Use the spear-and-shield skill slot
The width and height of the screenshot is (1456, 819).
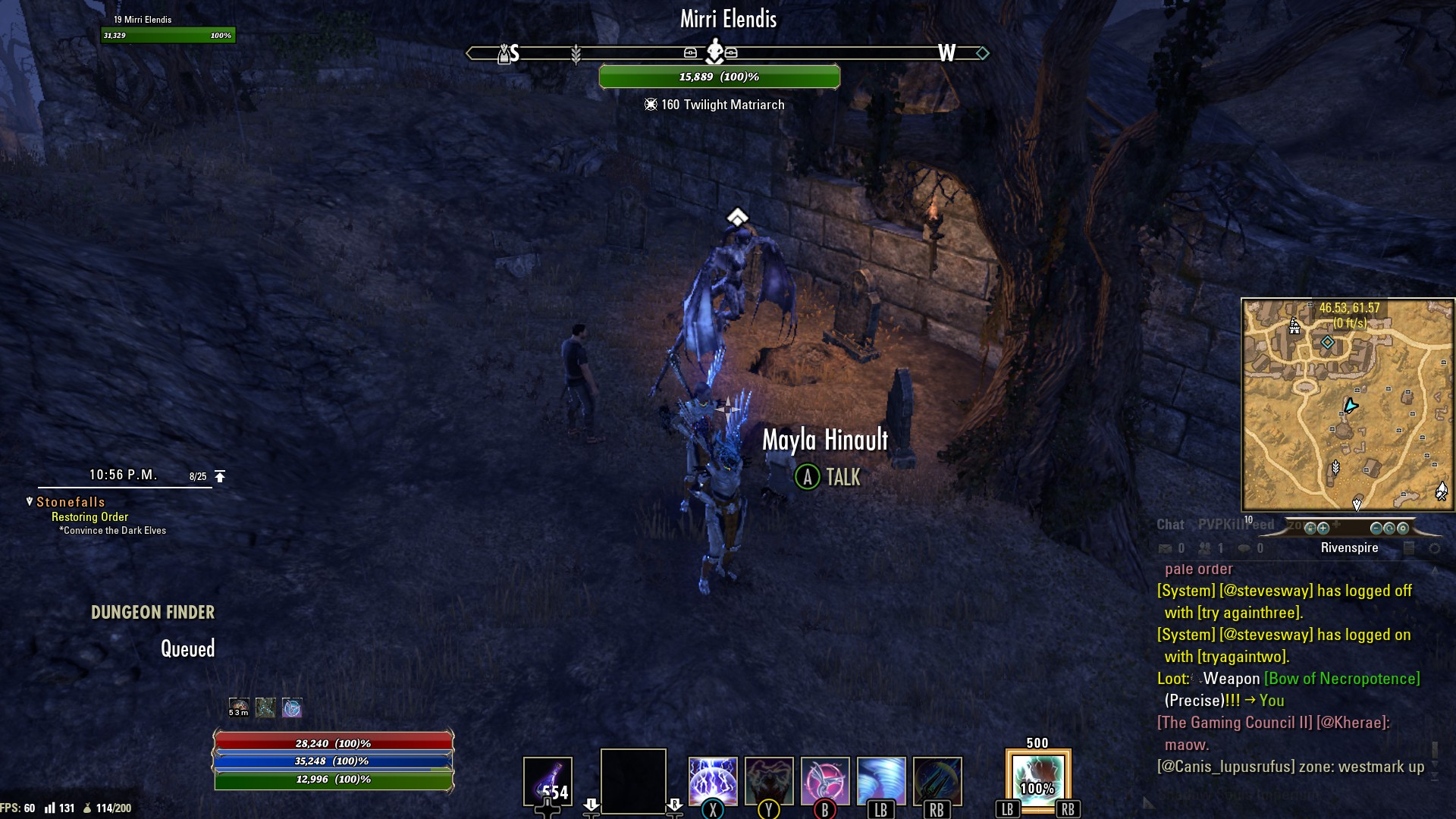pyautogui.click(x=937, y=780)
